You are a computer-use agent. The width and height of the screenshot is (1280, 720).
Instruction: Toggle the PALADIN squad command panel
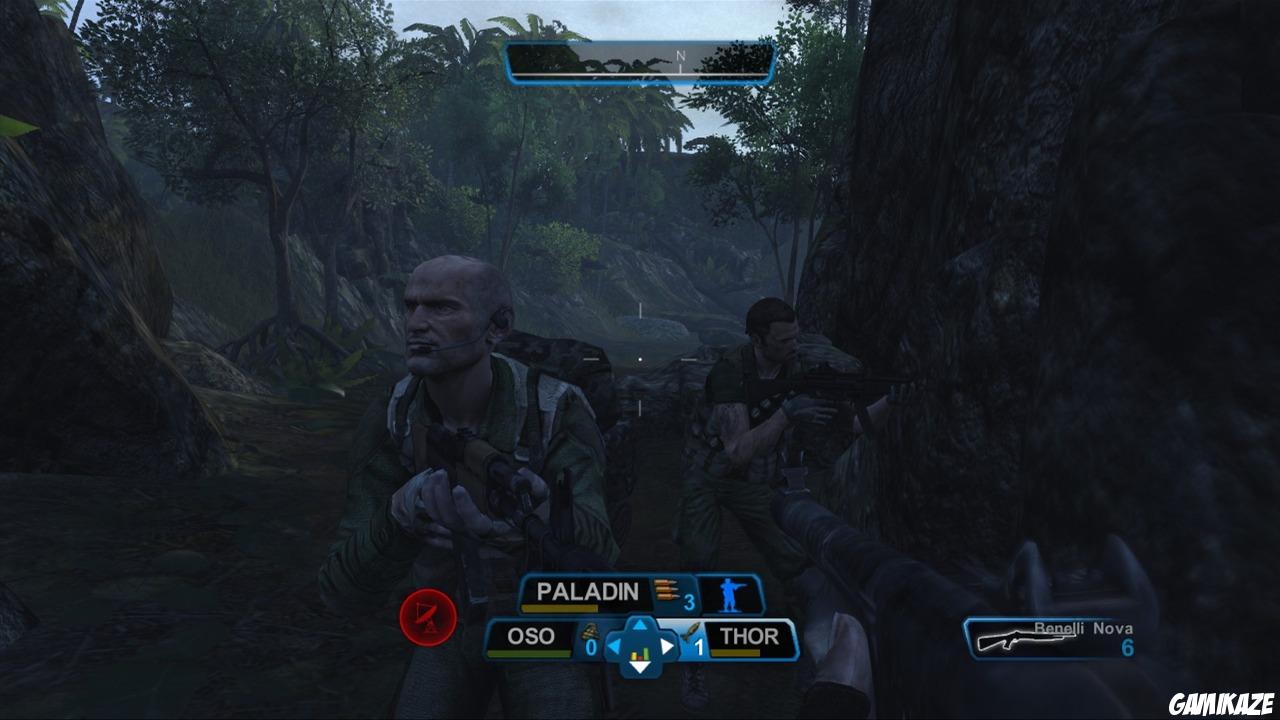pos(586,591)
